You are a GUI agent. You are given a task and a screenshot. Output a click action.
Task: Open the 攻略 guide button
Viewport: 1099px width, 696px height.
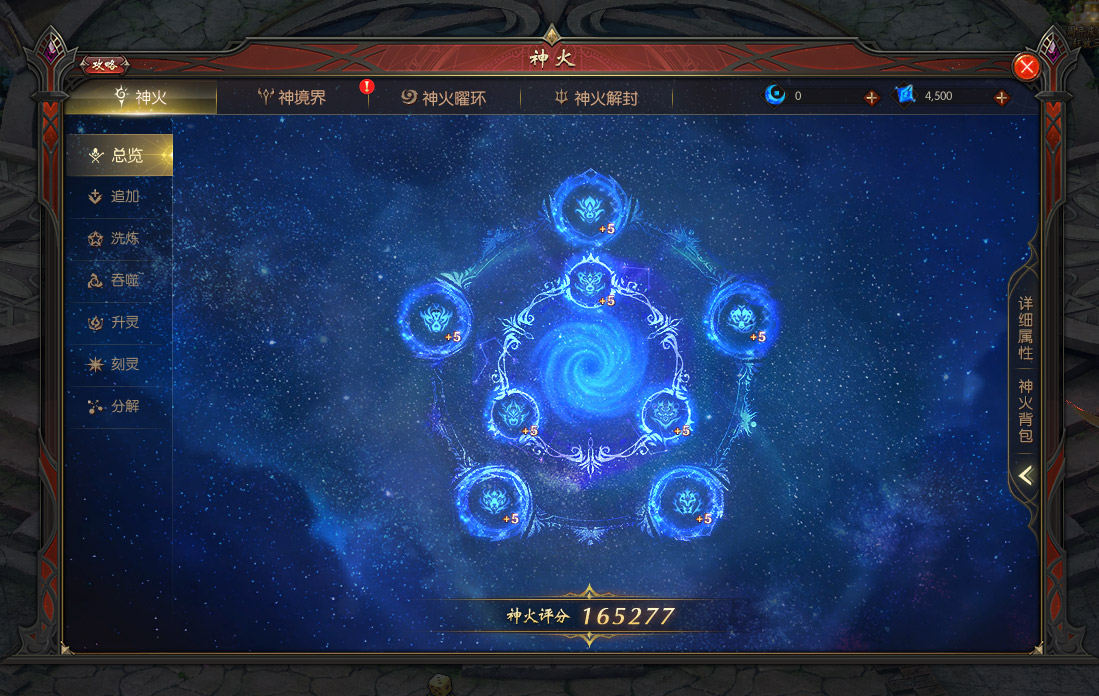(x=104, y=65)
